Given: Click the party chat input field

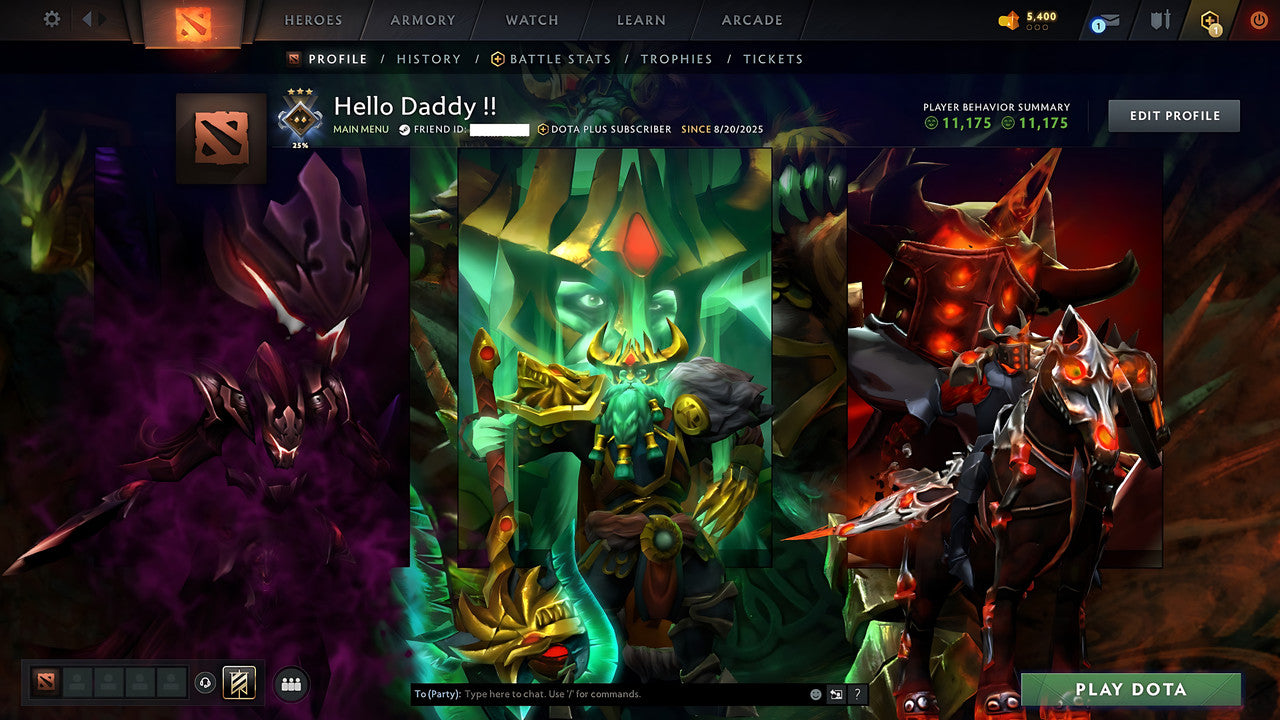Looking at the screenshot, I should tap(560, 692).
